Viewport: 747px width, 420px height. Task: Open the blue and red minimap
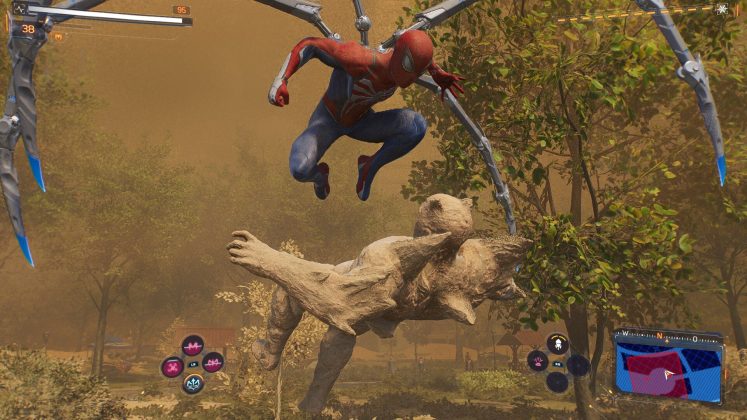point(667,372)
